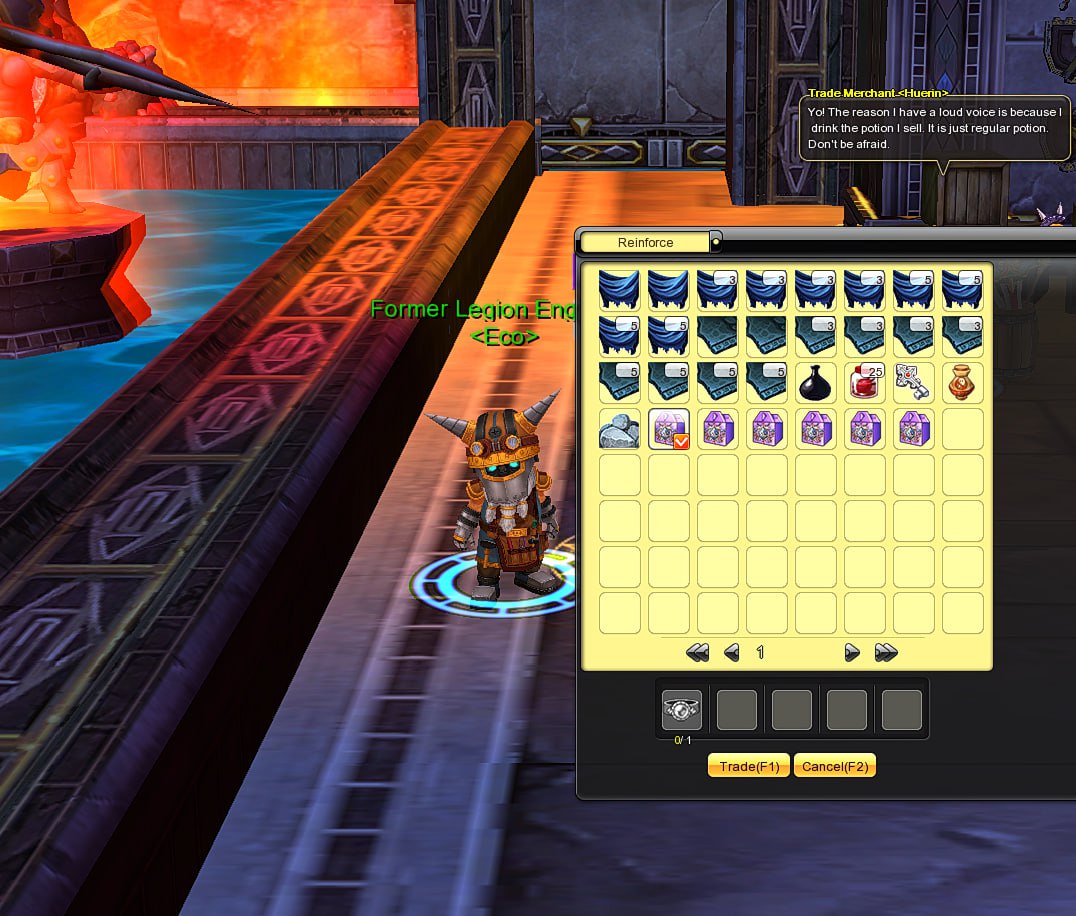
Task: Cancel the trade with Cancel(F2)
Action: point(834,766)
